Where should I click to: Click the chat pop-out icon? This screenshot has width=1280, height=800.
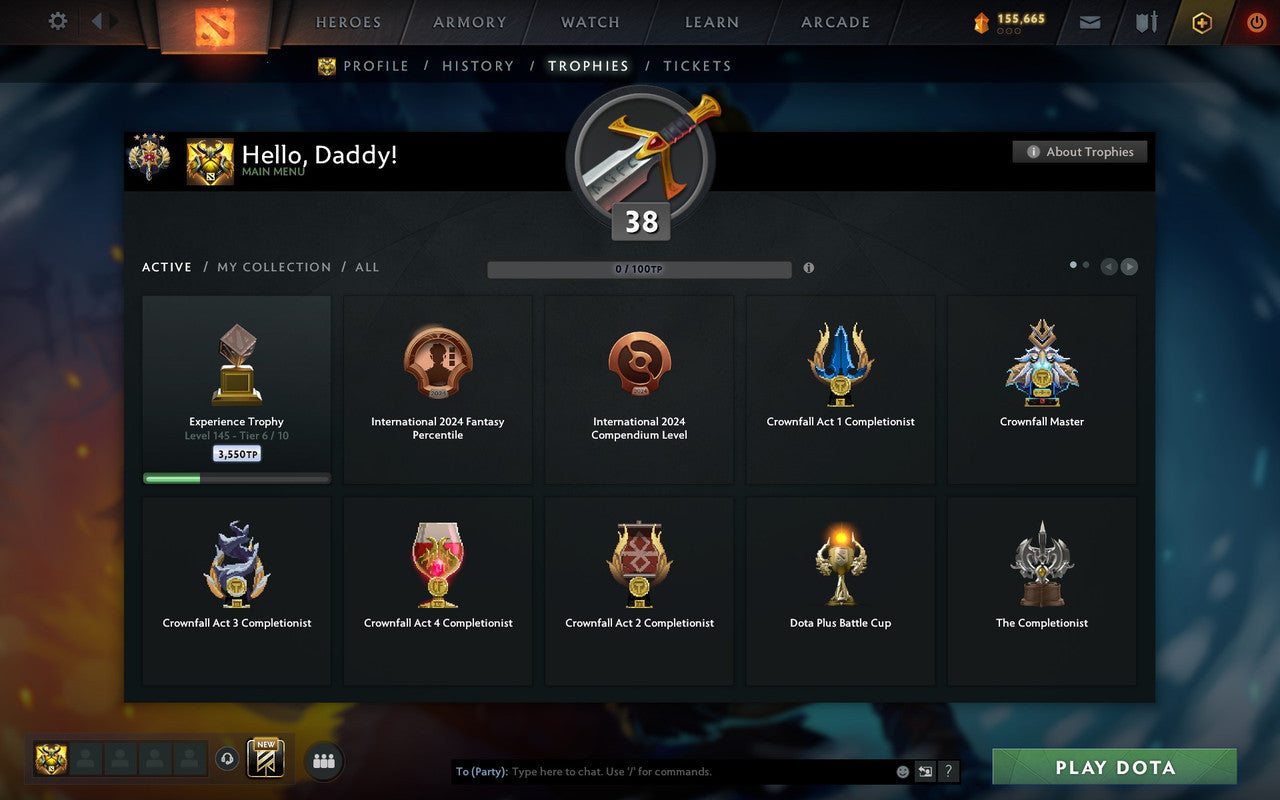[925, 771]
